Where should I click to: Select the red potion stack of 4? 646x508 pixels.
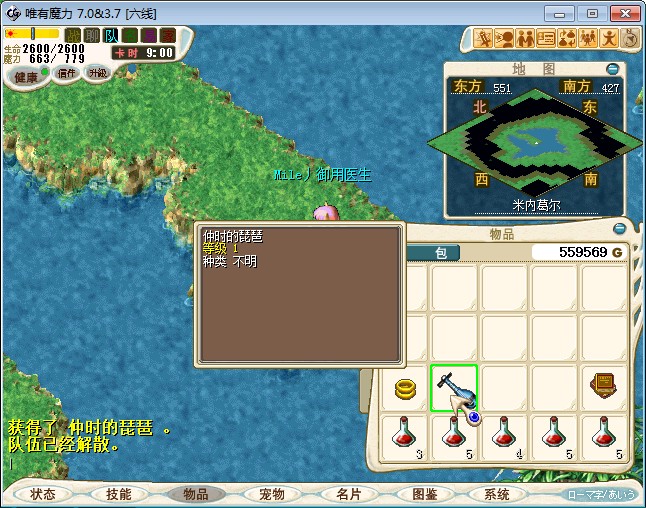504,437
